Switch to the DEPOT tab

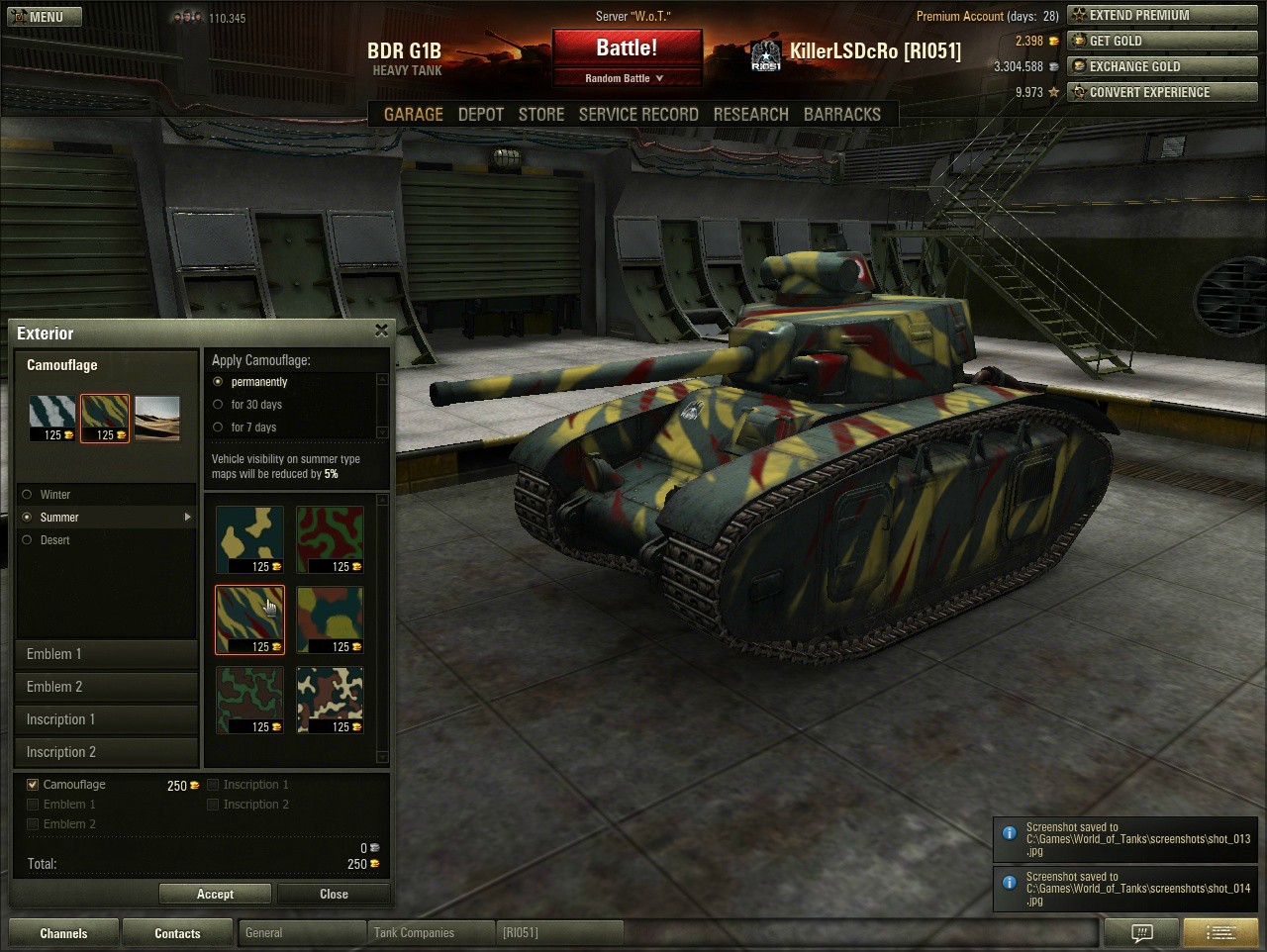[x=481, y=114]
